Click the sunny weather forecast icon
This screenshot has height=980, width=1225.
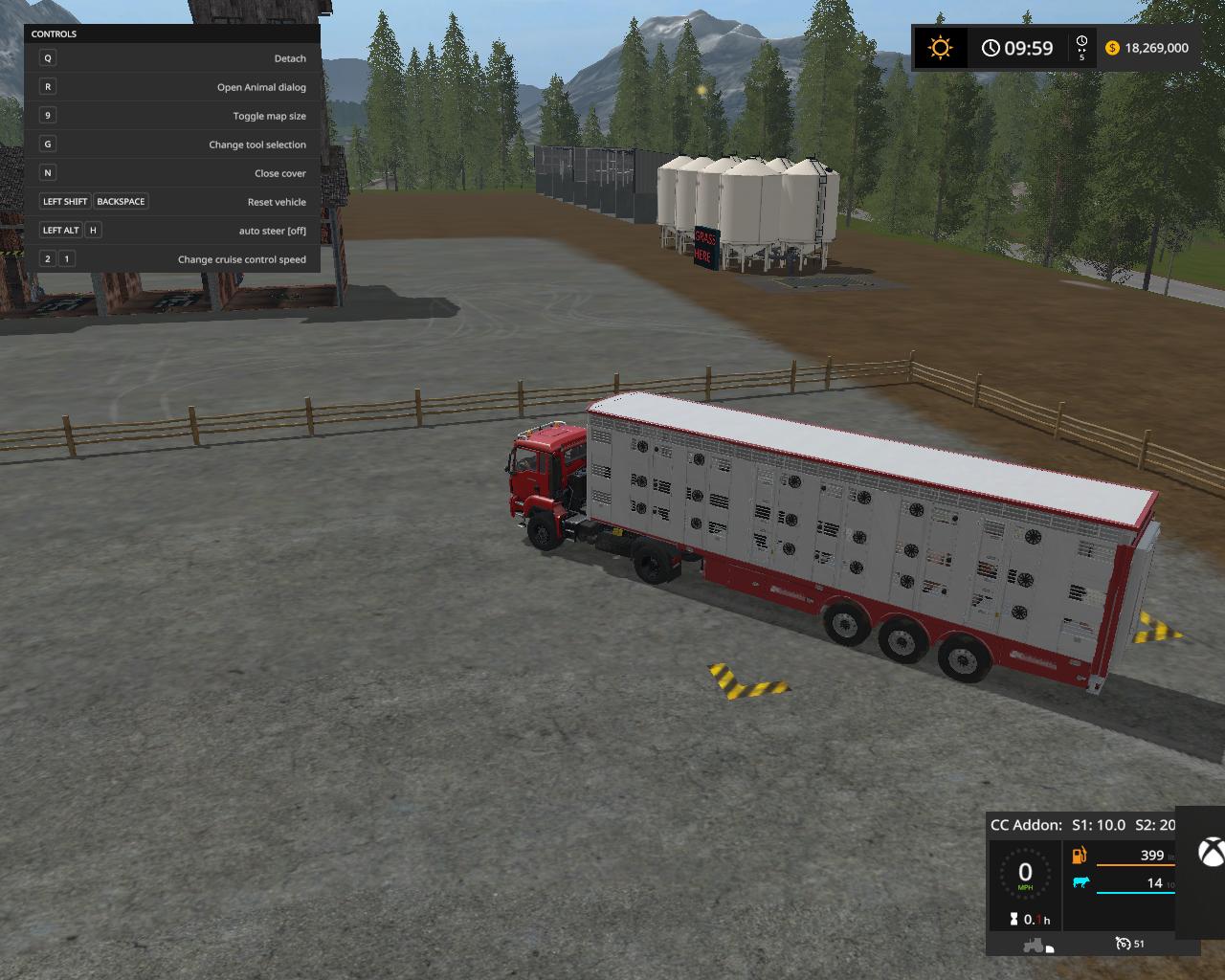[x=941, y=48]
